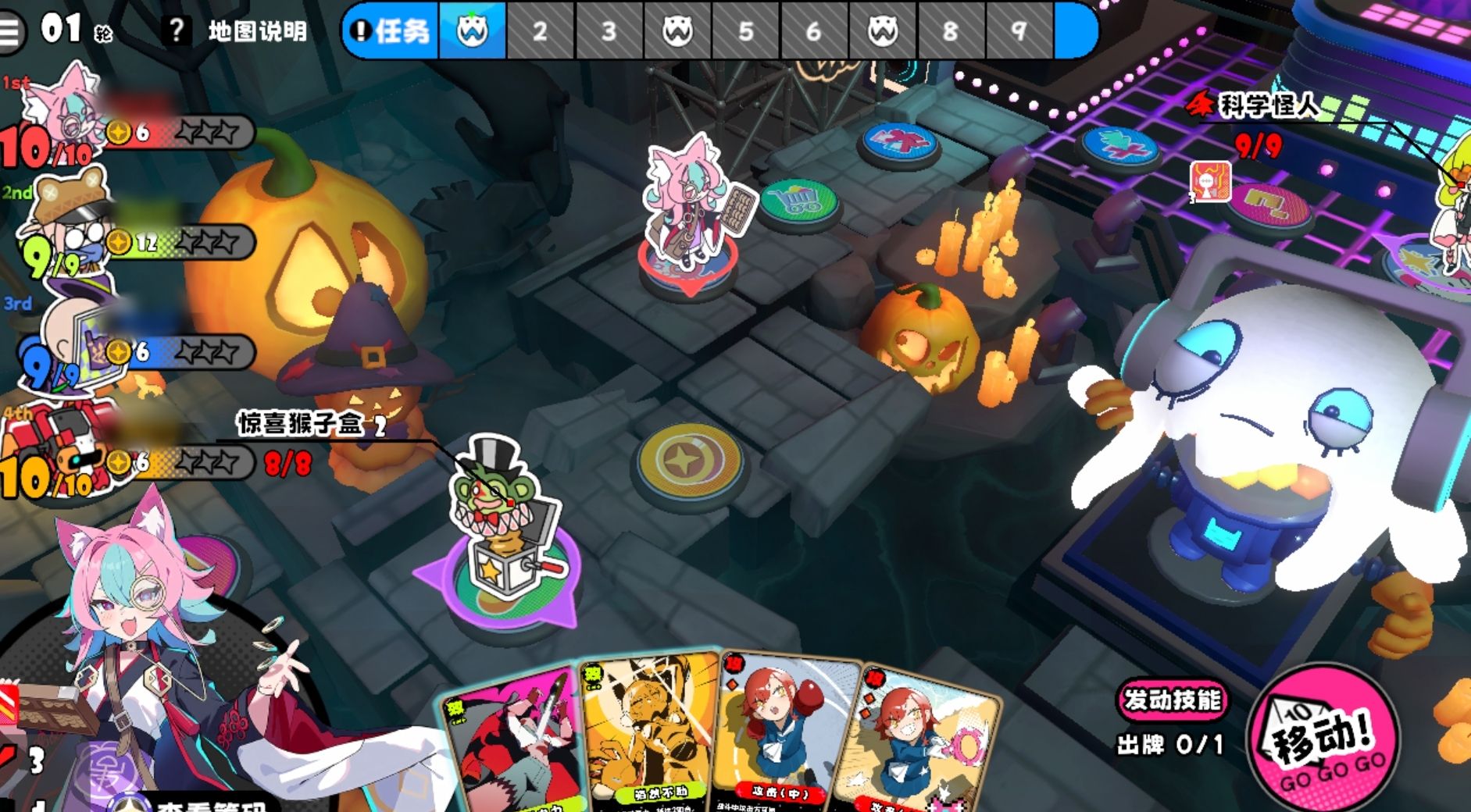Roll the dice with 移动! button

pos(1323,739)
